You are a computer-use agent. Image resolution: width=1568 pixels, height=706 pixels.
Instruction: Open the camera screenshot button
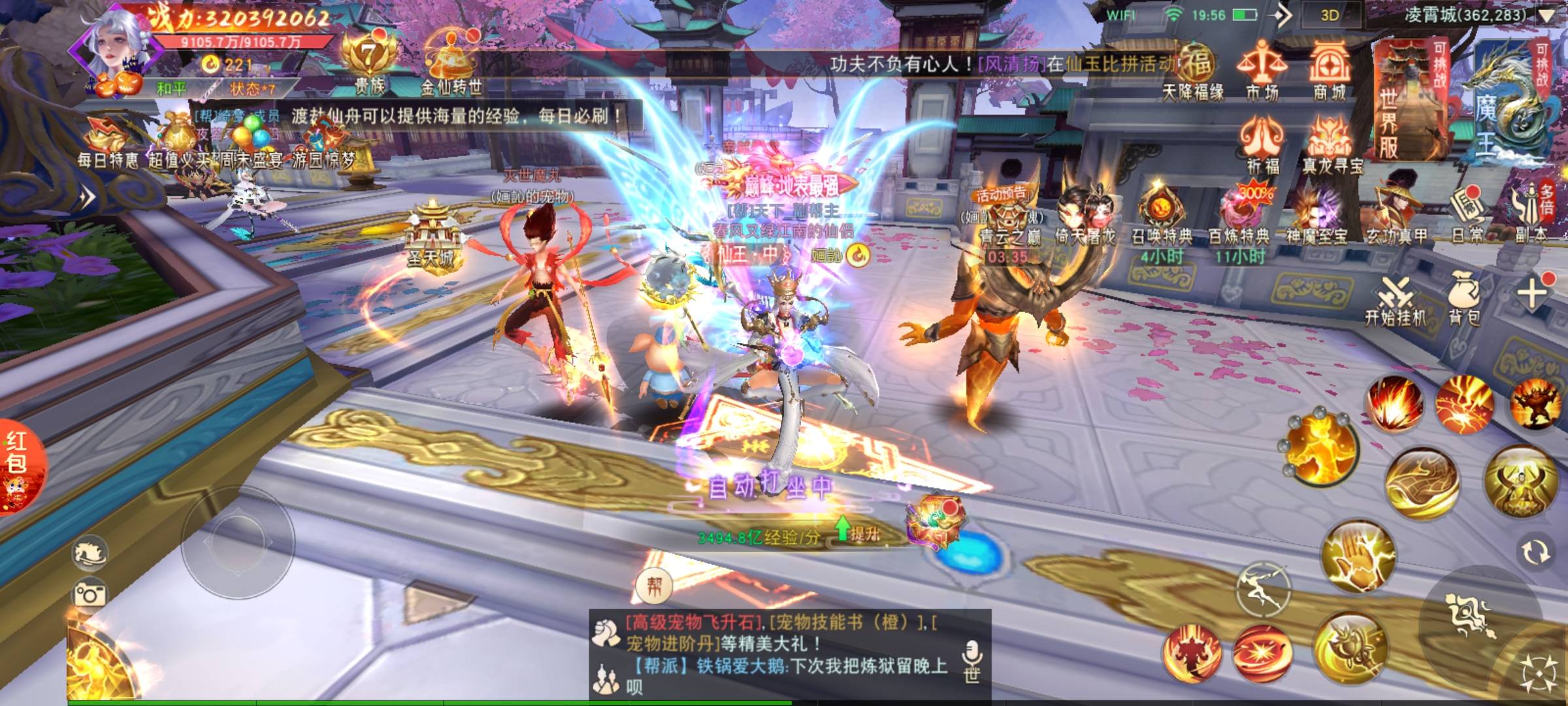tap(90, 594)
